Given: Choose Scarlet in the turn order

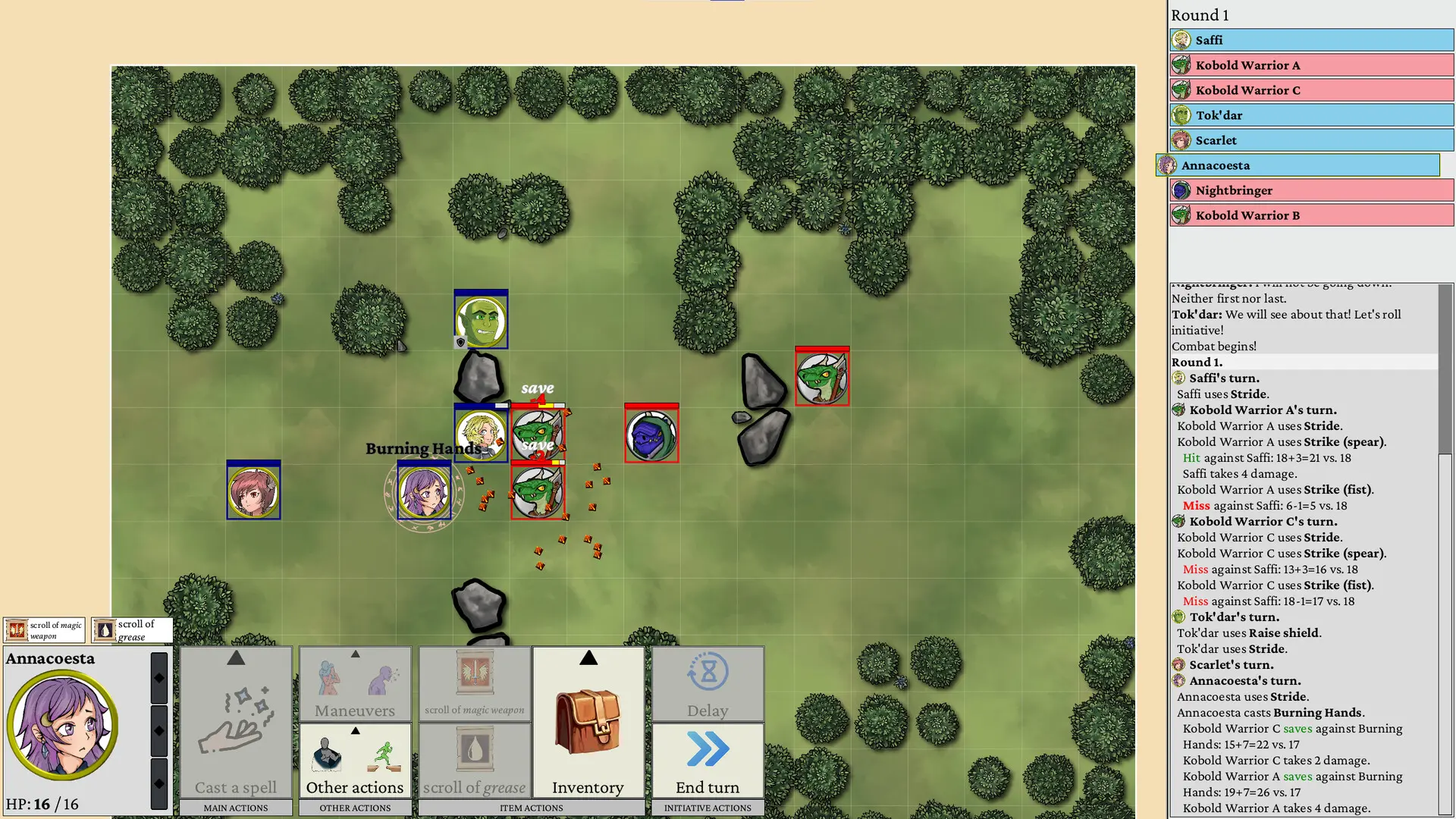Looking at the screenshot, I should click(1311, 140).
